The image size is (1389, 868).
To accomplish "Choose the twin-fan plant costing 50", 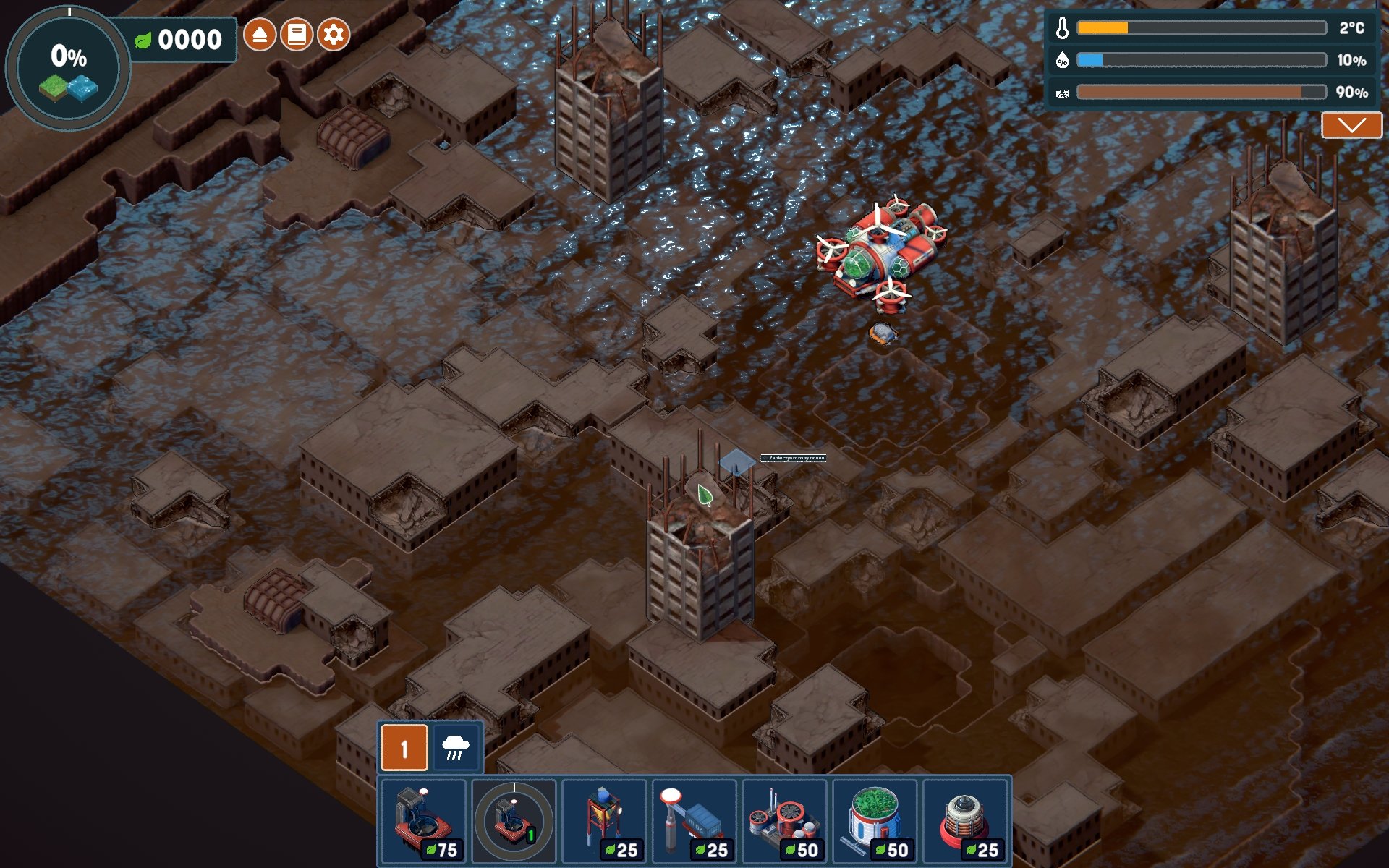I will [x=785, y=820].
